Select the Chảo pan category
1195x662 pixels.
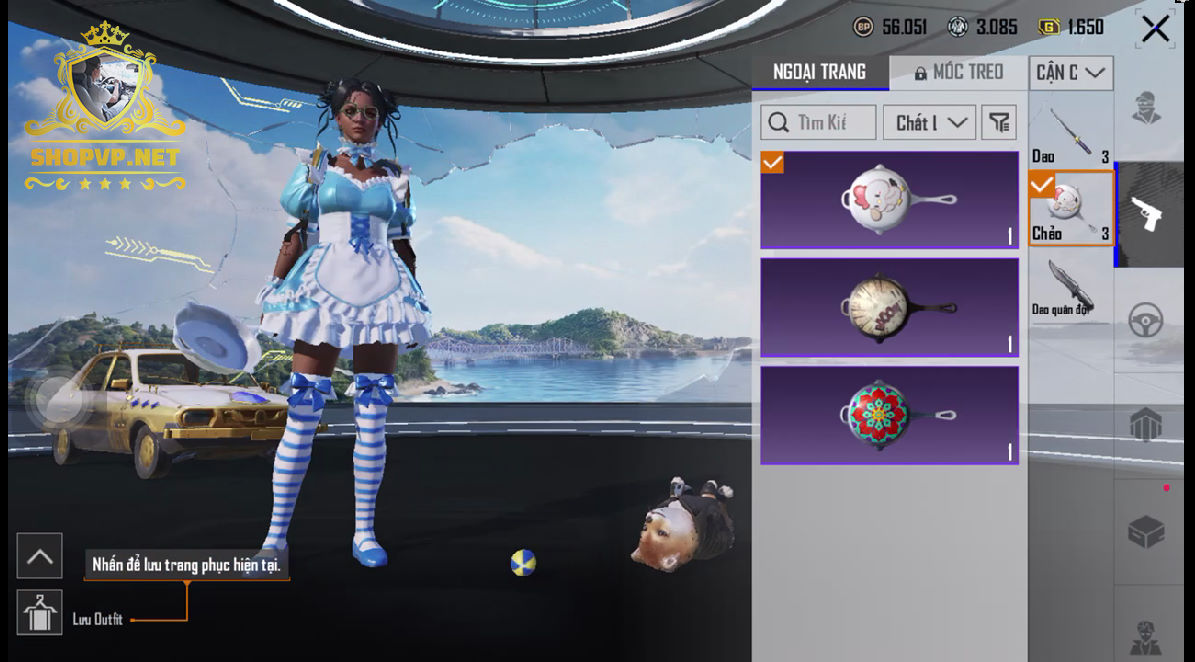tap(1070, 208)
